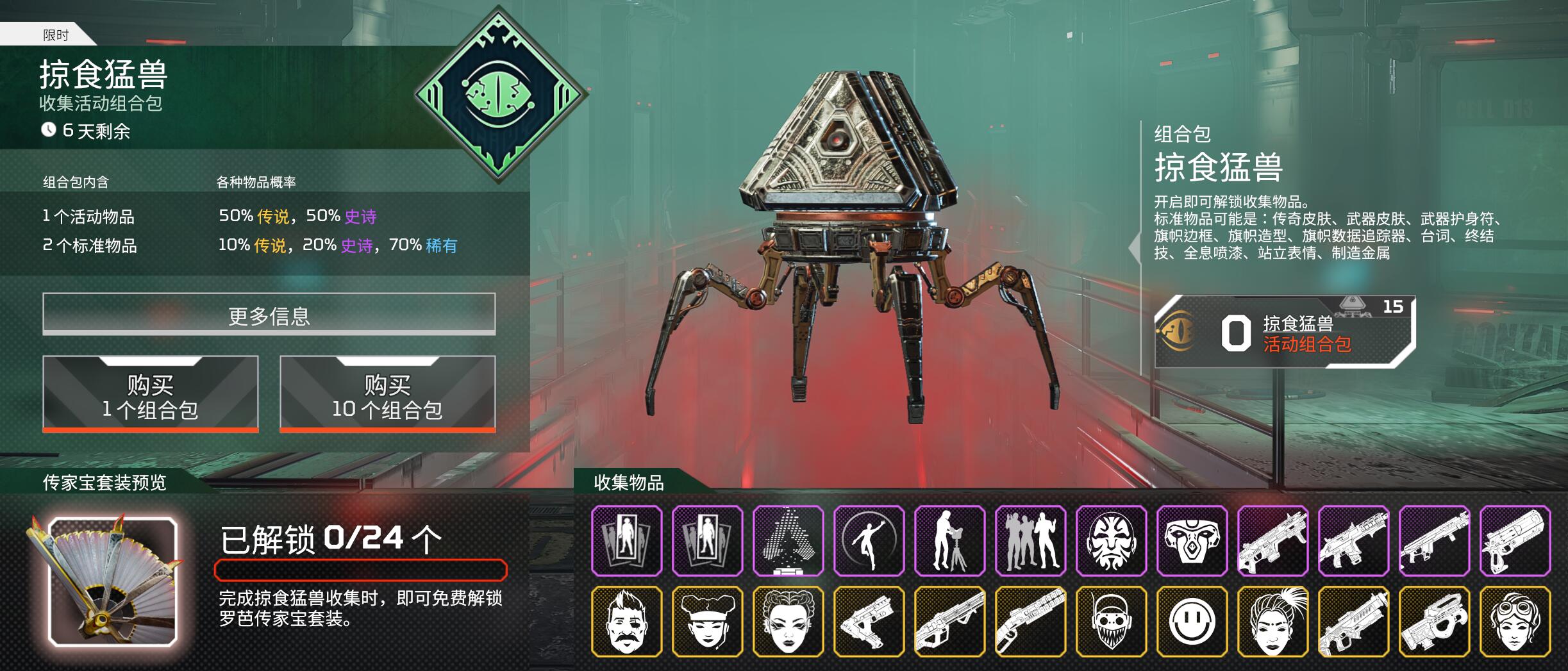This screenshot has width=1568, height=671.
Task: Choose the angular robotic mask skin
Action: tap(1192, 540)
